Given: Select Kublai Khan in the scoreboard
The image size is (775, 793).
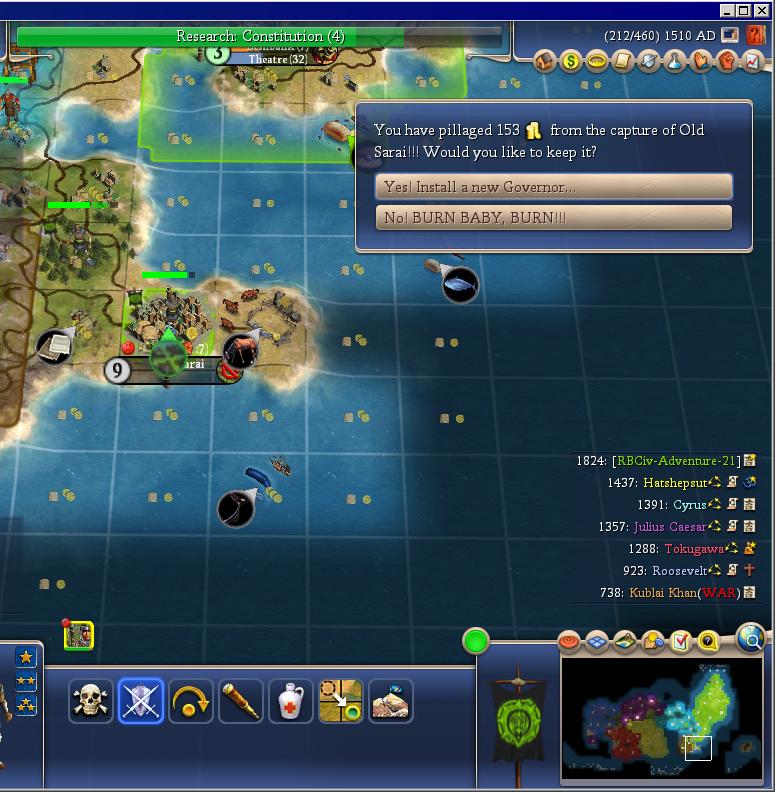Looking at the screenshot, I should pos(662,593).
